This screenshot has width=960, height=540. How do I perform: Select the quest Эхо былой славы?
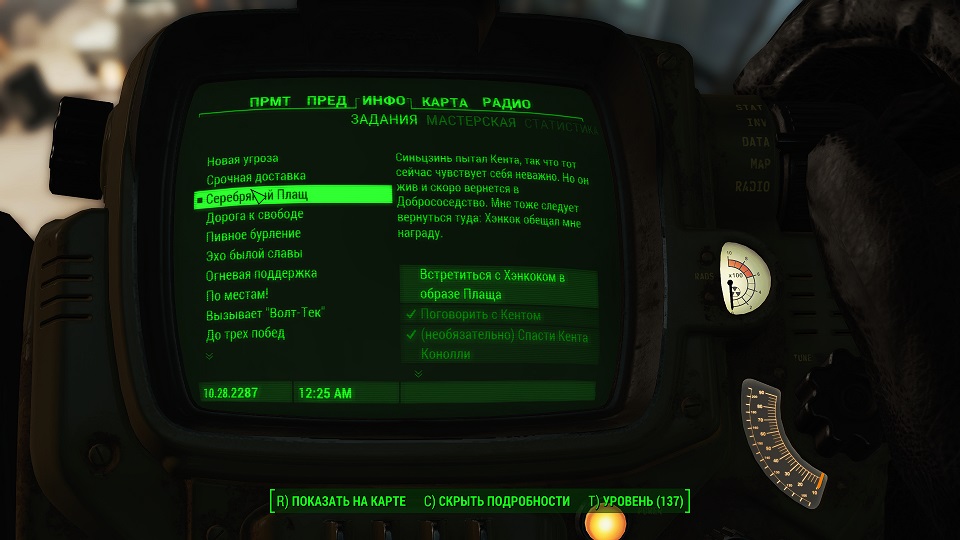pyautogui.click(x=254, y=254)
